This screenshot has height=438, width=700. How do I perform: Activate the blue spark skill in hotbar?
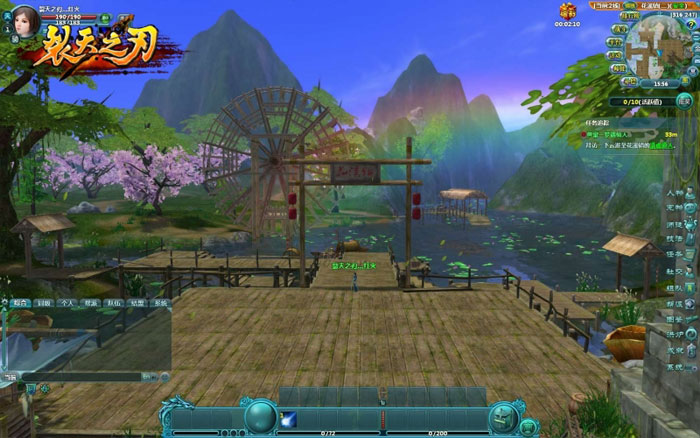click(x=287, y=418)
